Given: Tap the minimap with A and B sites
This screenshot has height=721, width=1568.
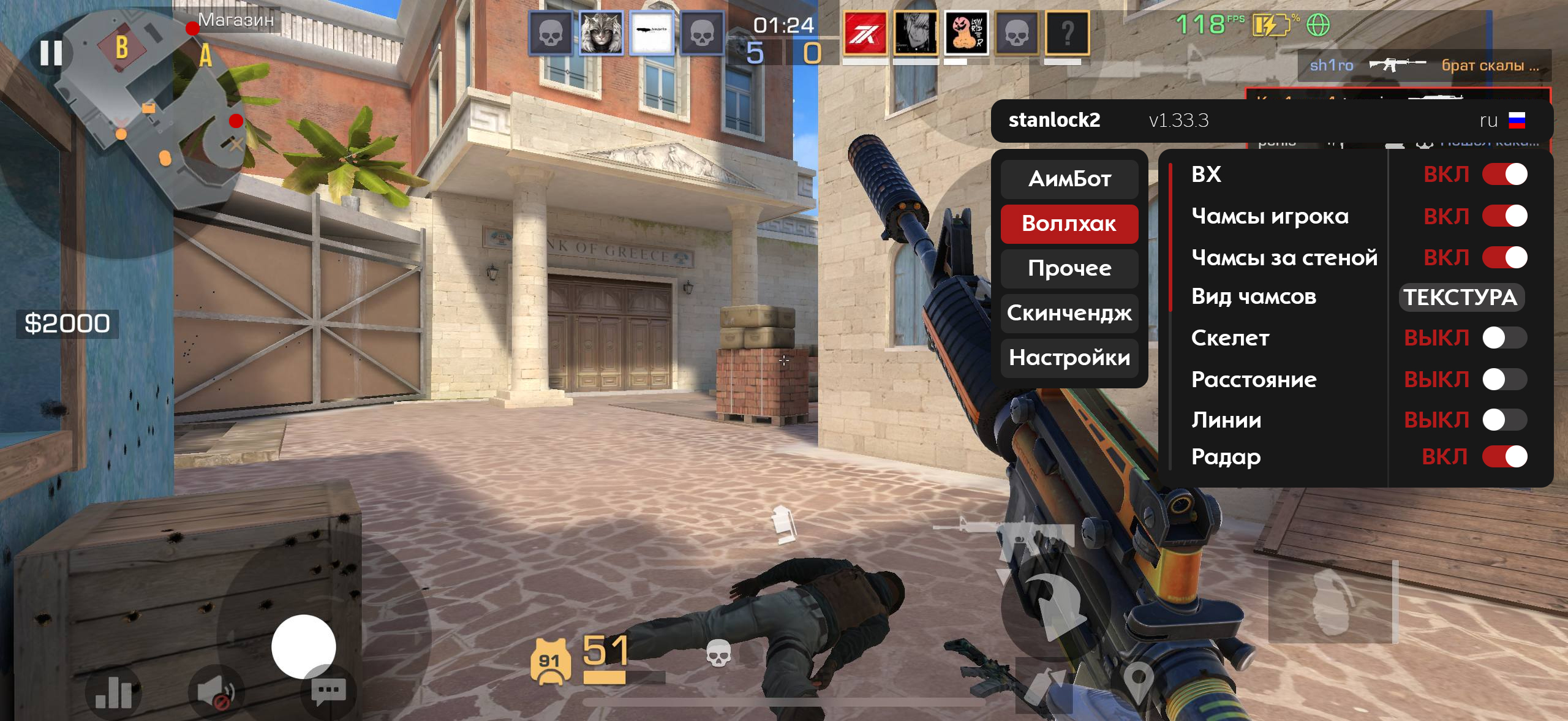Looking at the screenshot, I should (153, 104).
